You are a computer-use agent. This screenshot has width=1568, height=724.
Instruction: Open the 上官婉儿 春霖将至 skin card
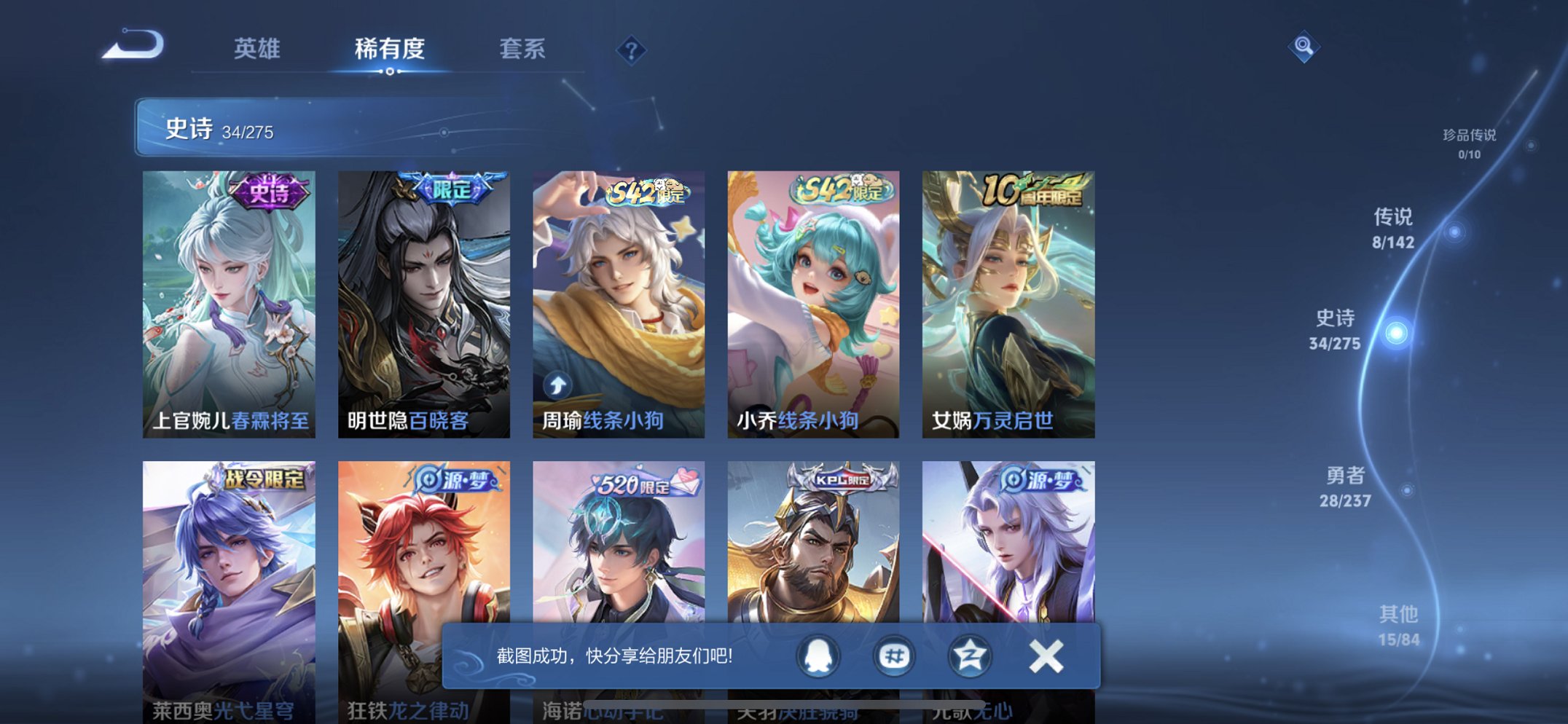[x=229, y=302]
